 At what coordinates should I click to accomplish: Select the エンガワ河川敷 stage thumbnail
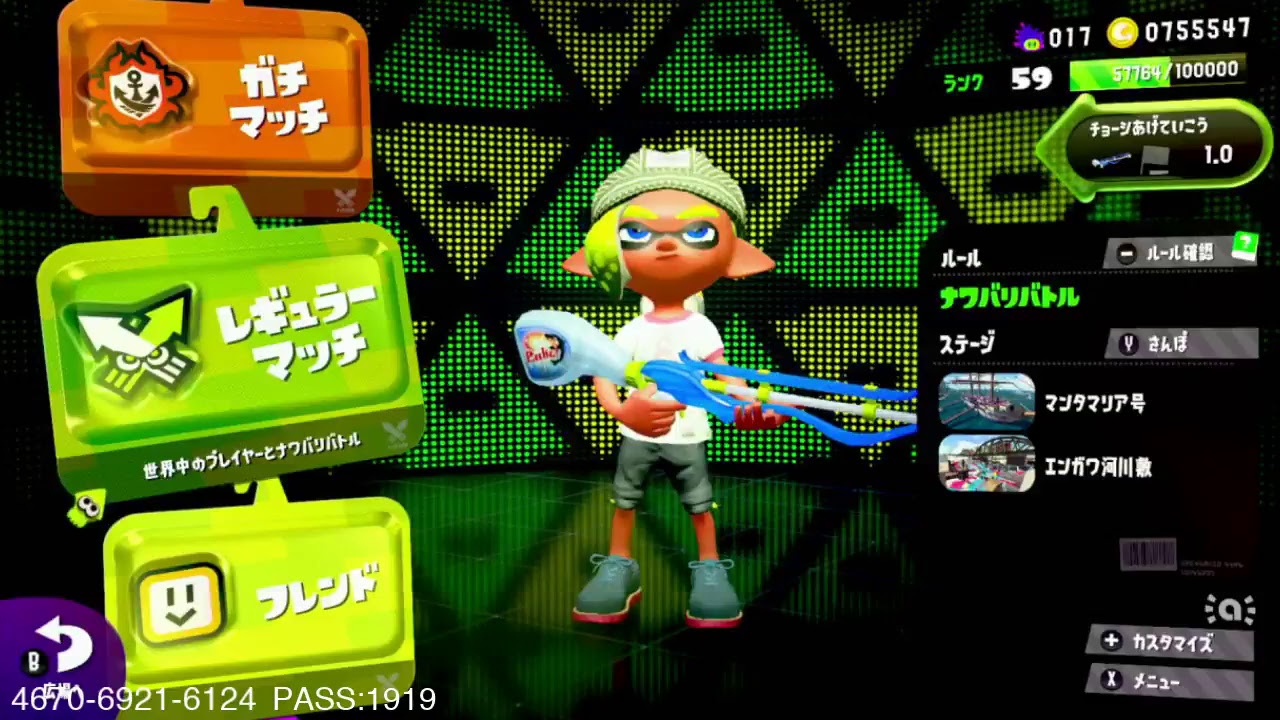[x=987, y=463]
